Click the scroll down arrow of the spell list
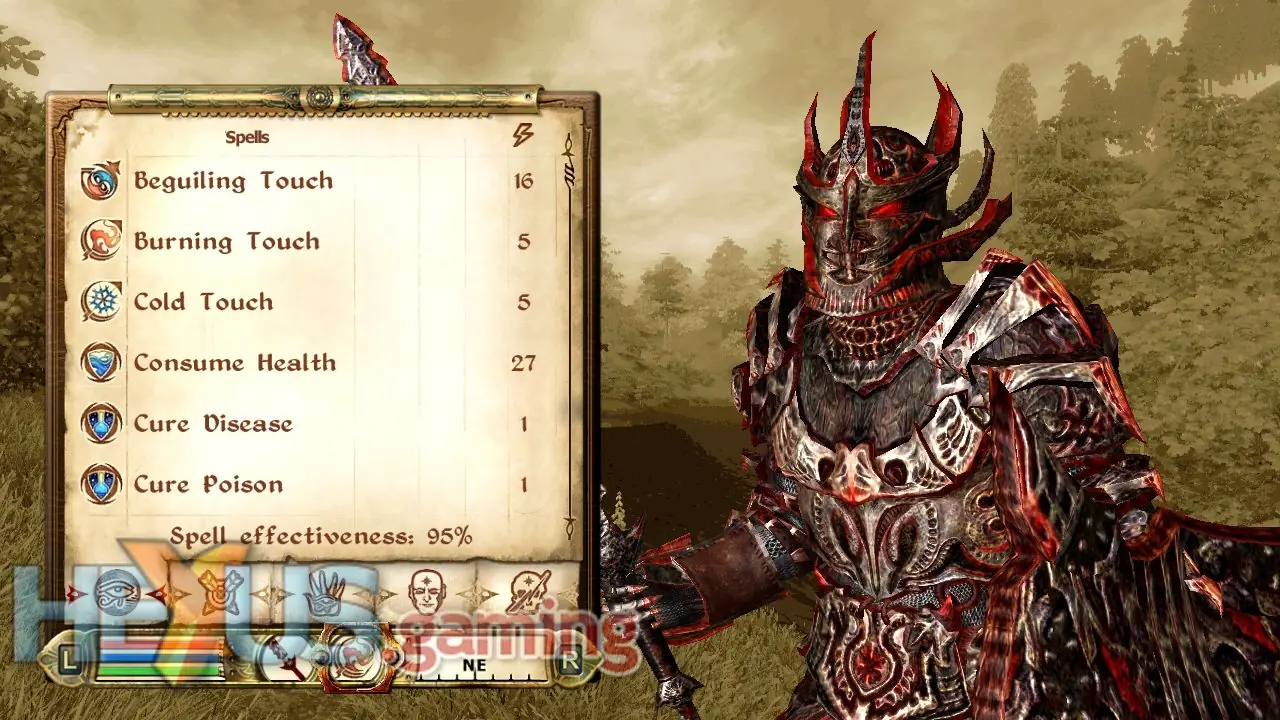This screenshot has width=1280, height=720. coord(570,521)
